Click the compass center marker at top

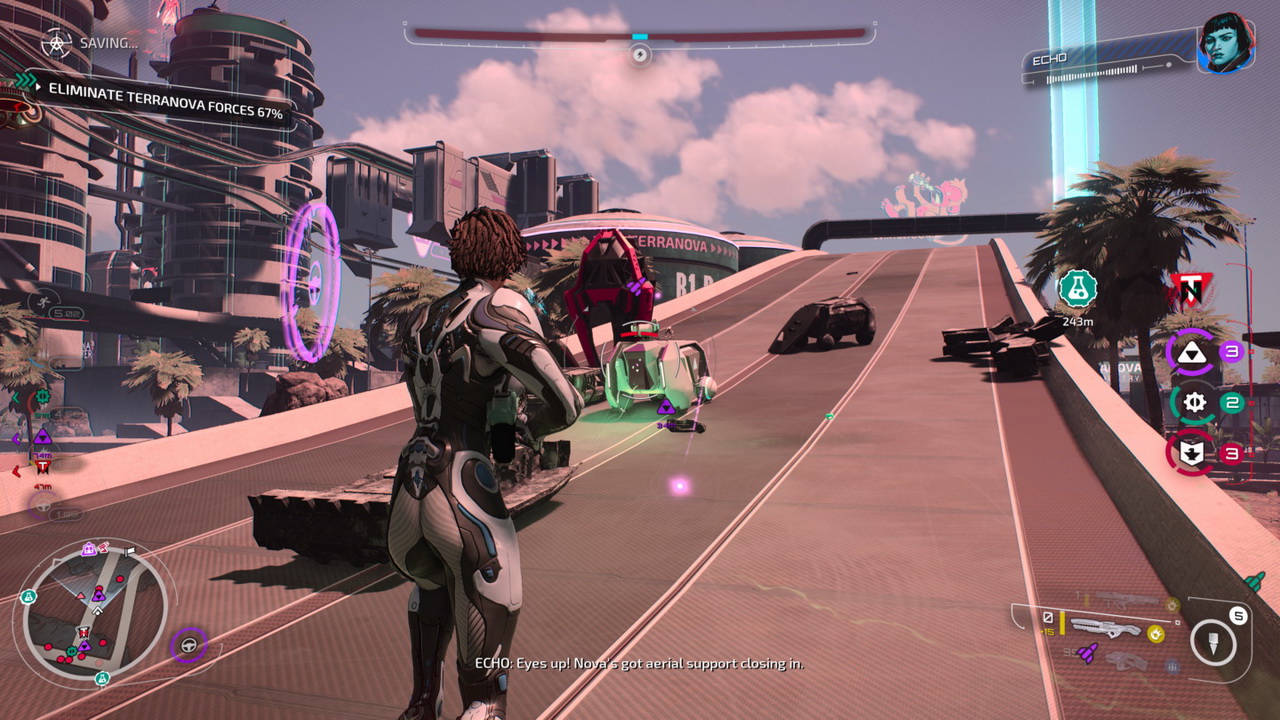pos(640,53)
